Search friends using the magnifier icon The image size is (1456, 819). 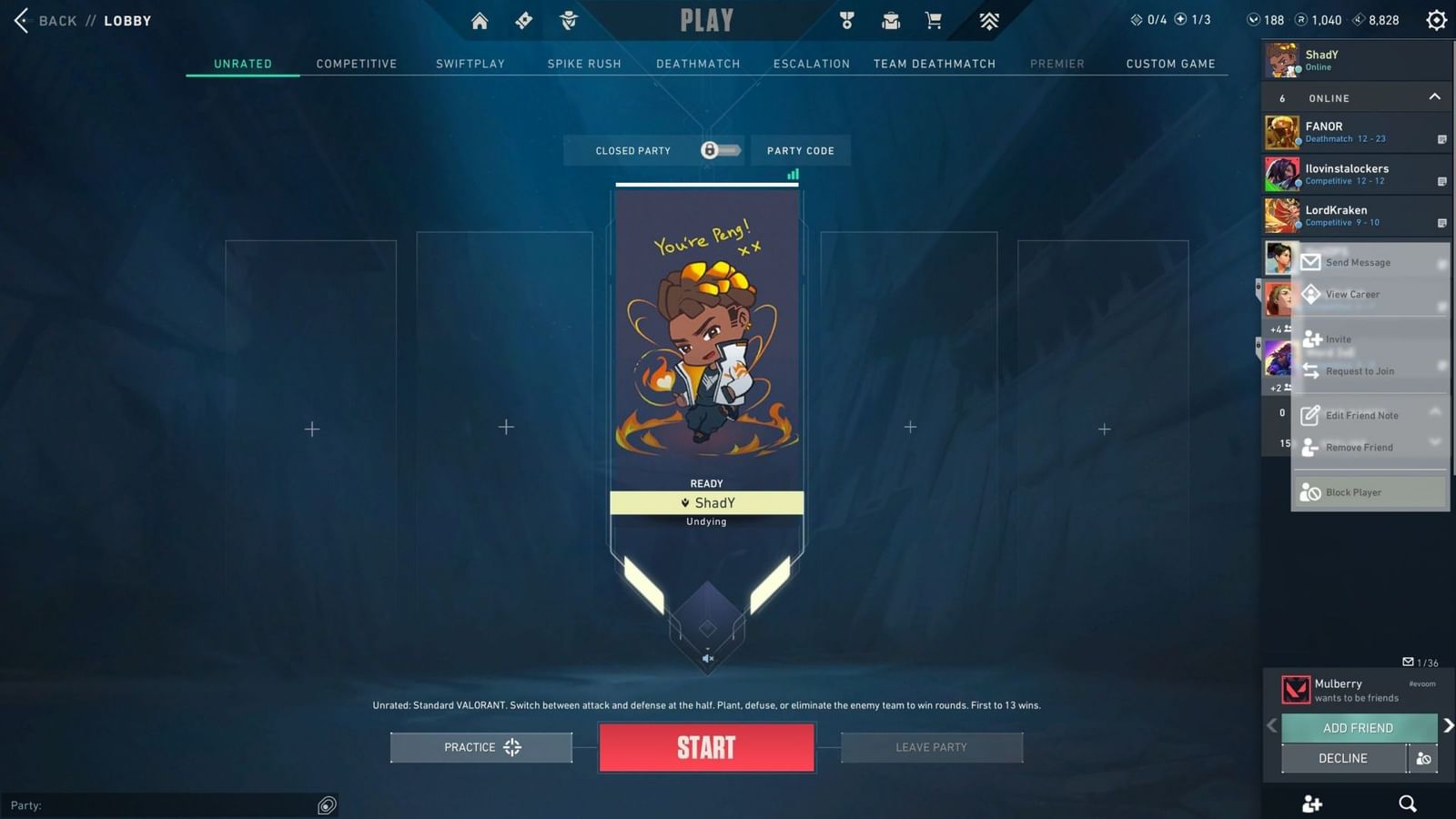(1407, 804)
